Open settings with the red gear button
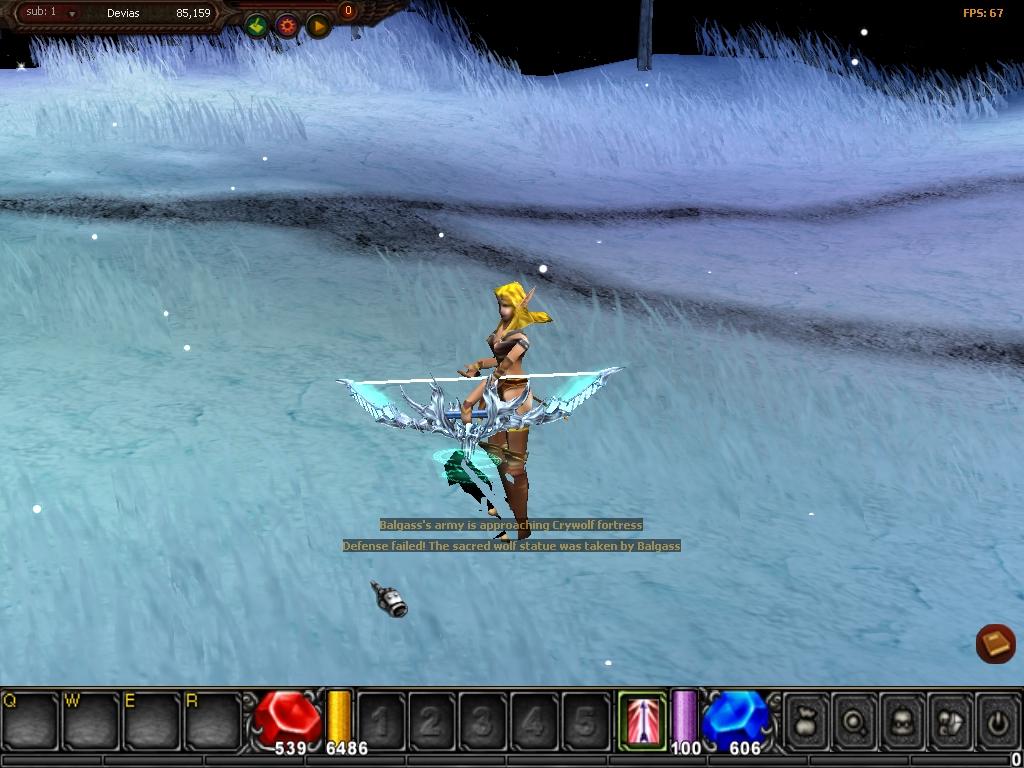1024x768 pixels. click(288, 26)
